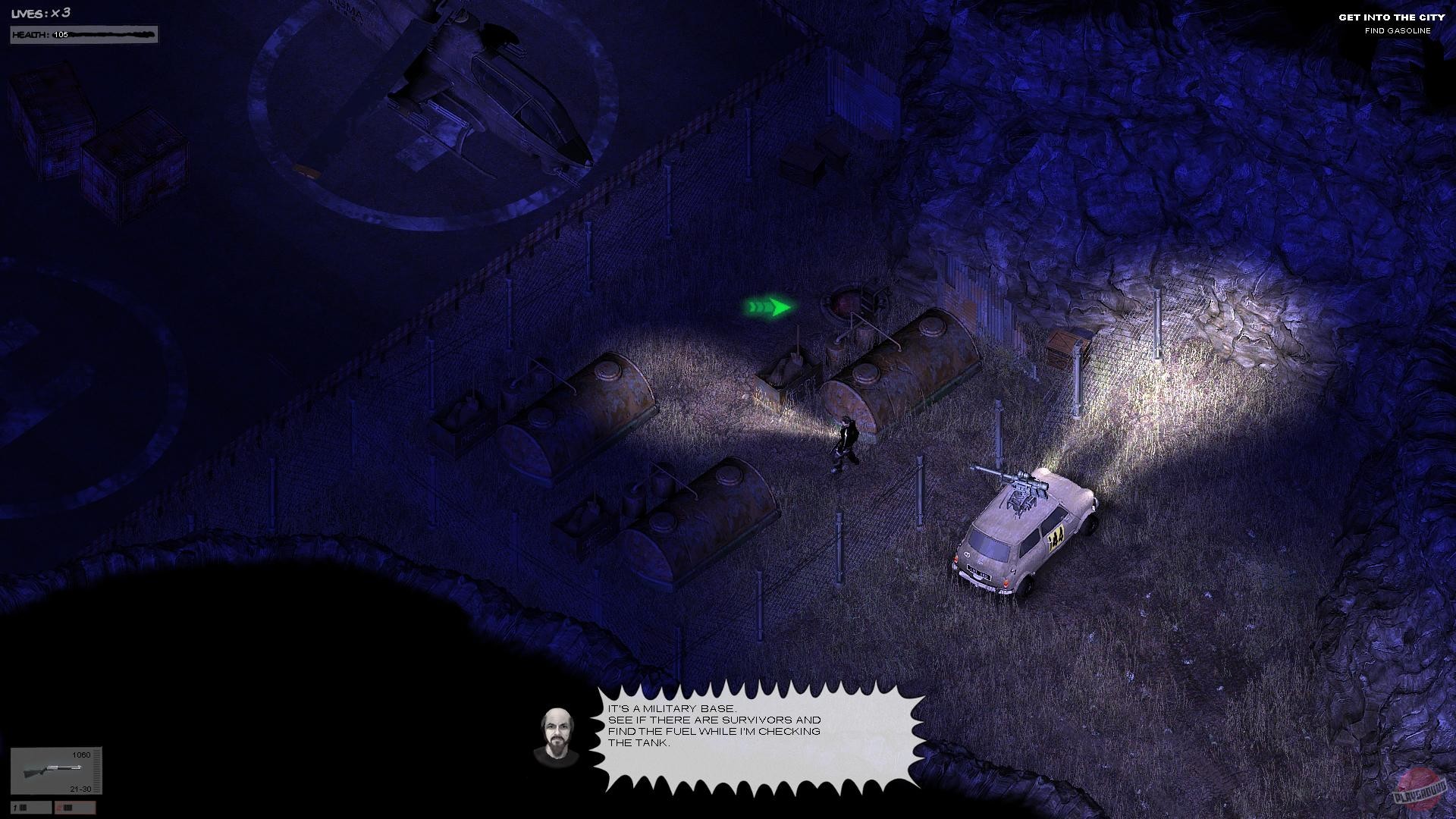Screen dimensions: 1456x819
Task: Select the shotgun in the weapon panel
Action: click(53, 770)
